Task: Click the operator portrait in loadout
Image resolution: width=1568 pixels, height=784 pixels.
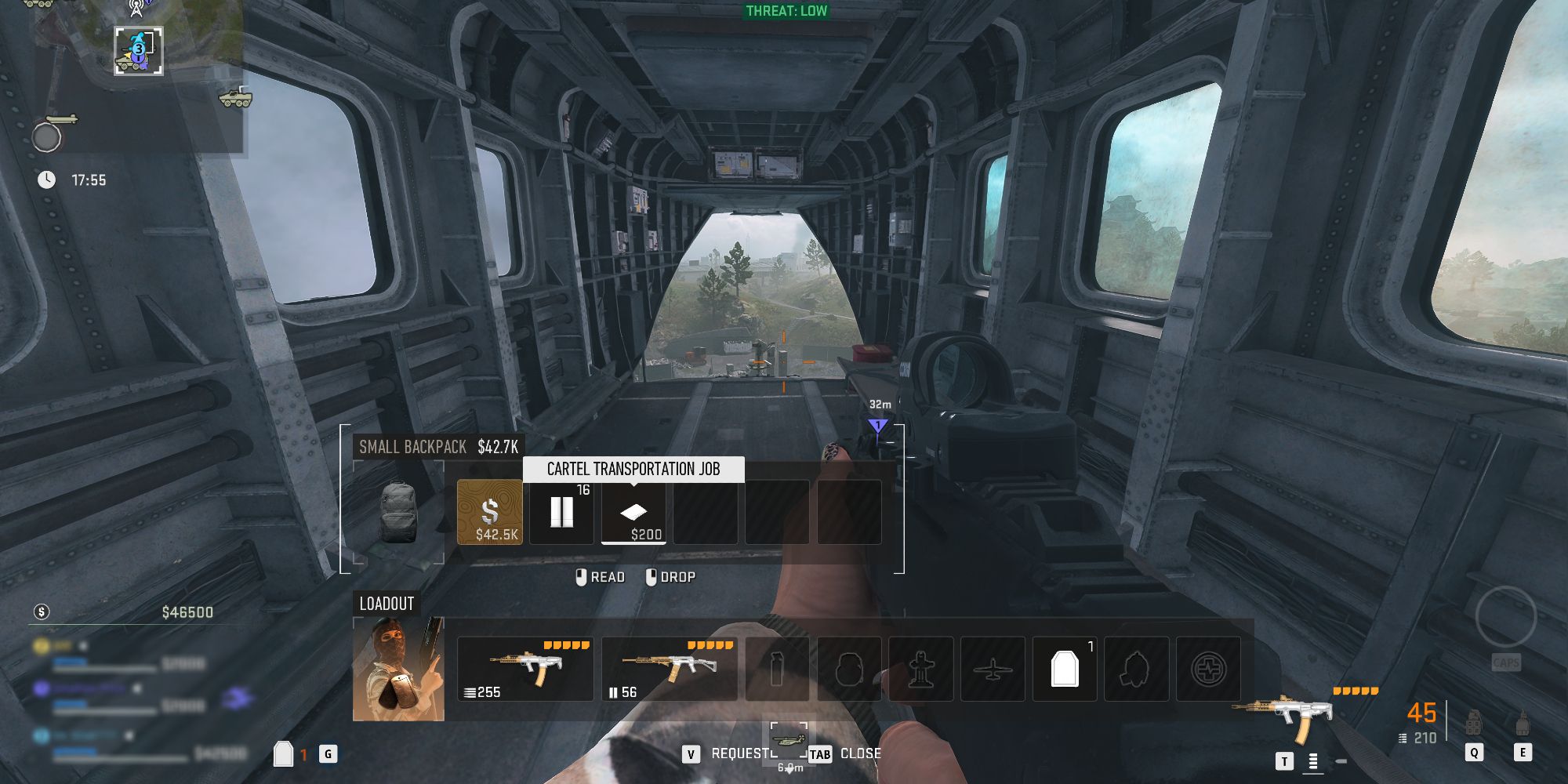Action: 398,669
